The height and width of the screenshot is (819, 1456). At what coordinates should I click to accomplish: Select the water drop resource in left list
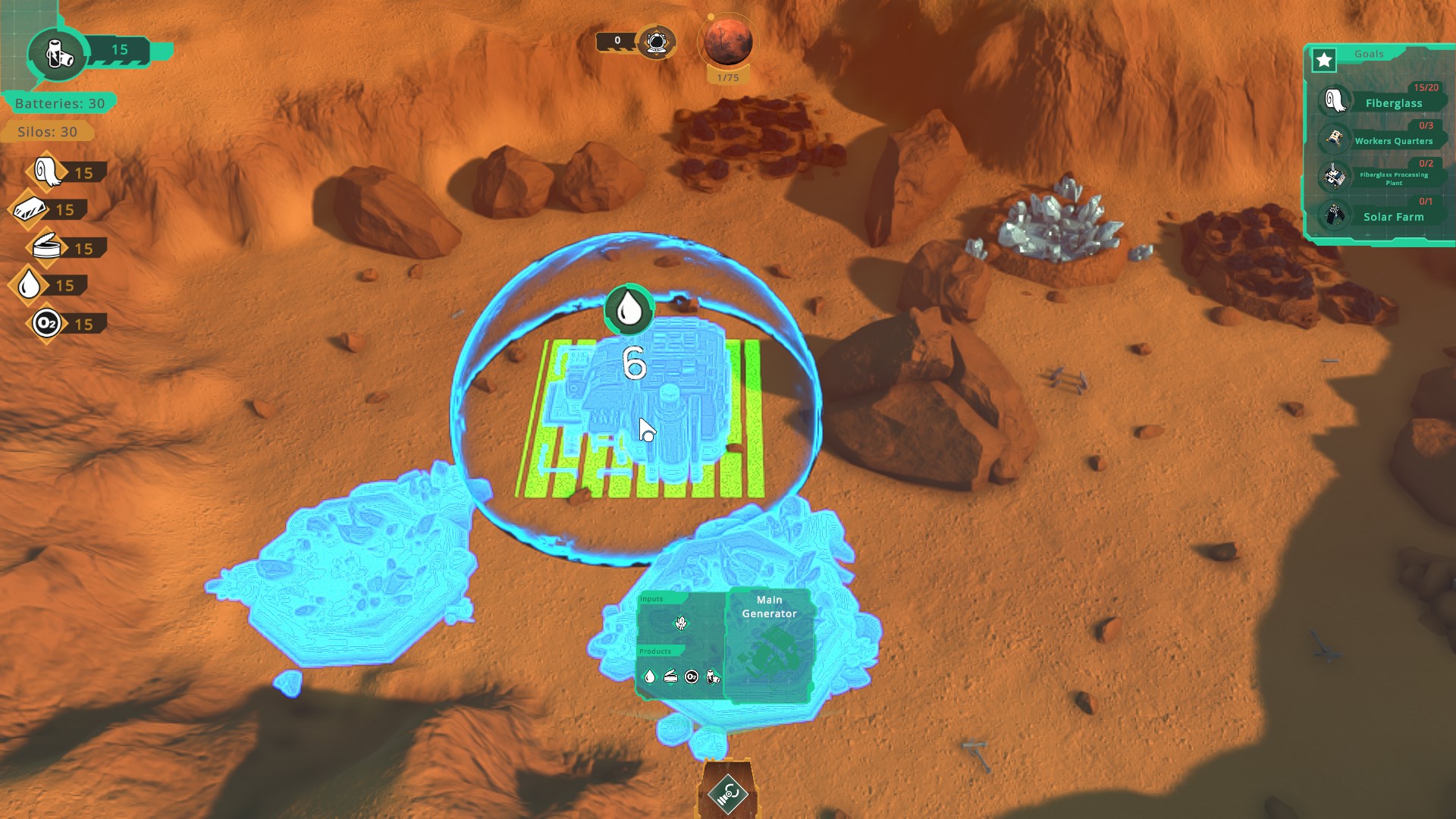coord(30,285)
